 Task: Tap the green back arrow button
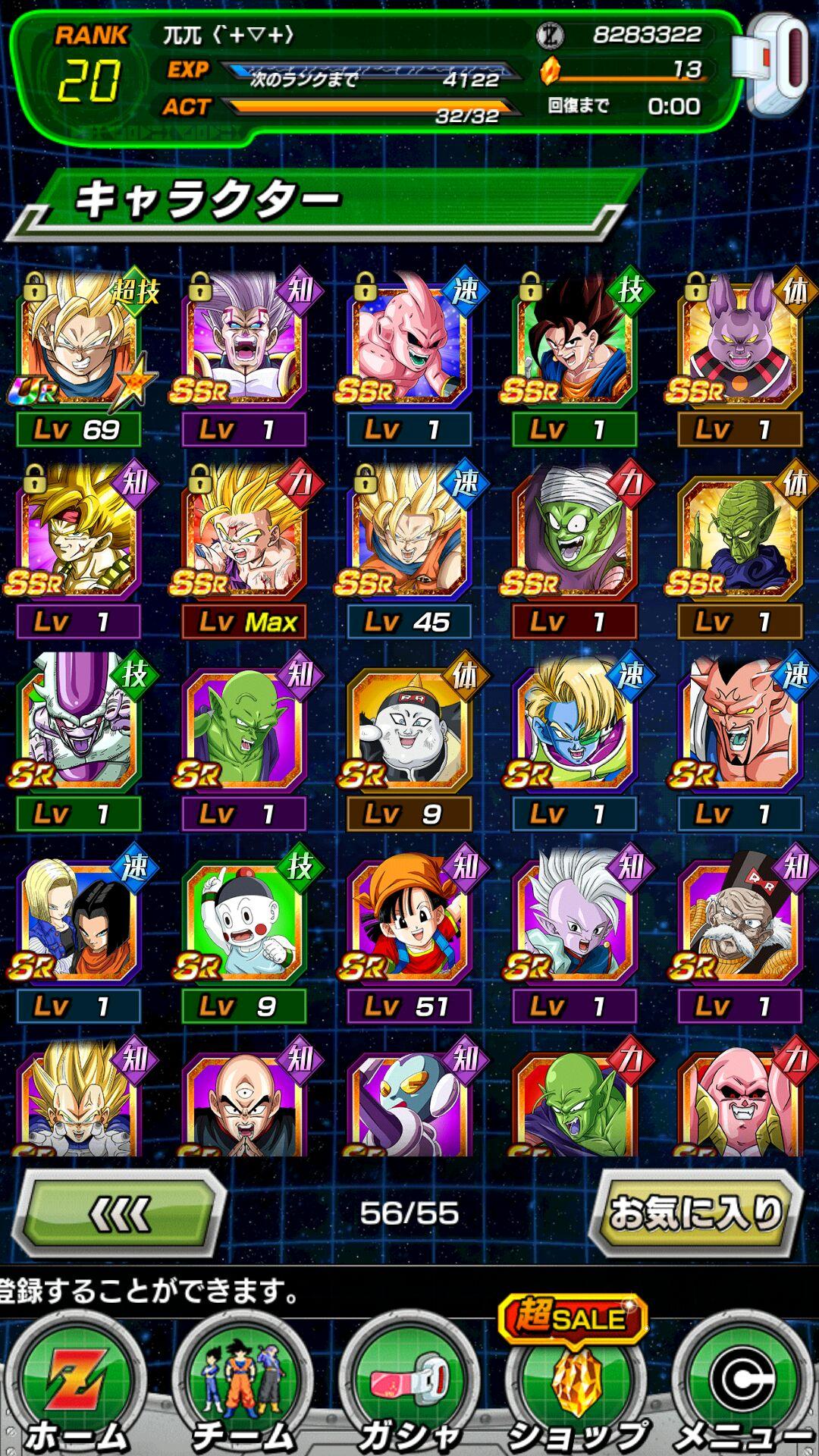pyautogui.click(x=121, y=1214)
